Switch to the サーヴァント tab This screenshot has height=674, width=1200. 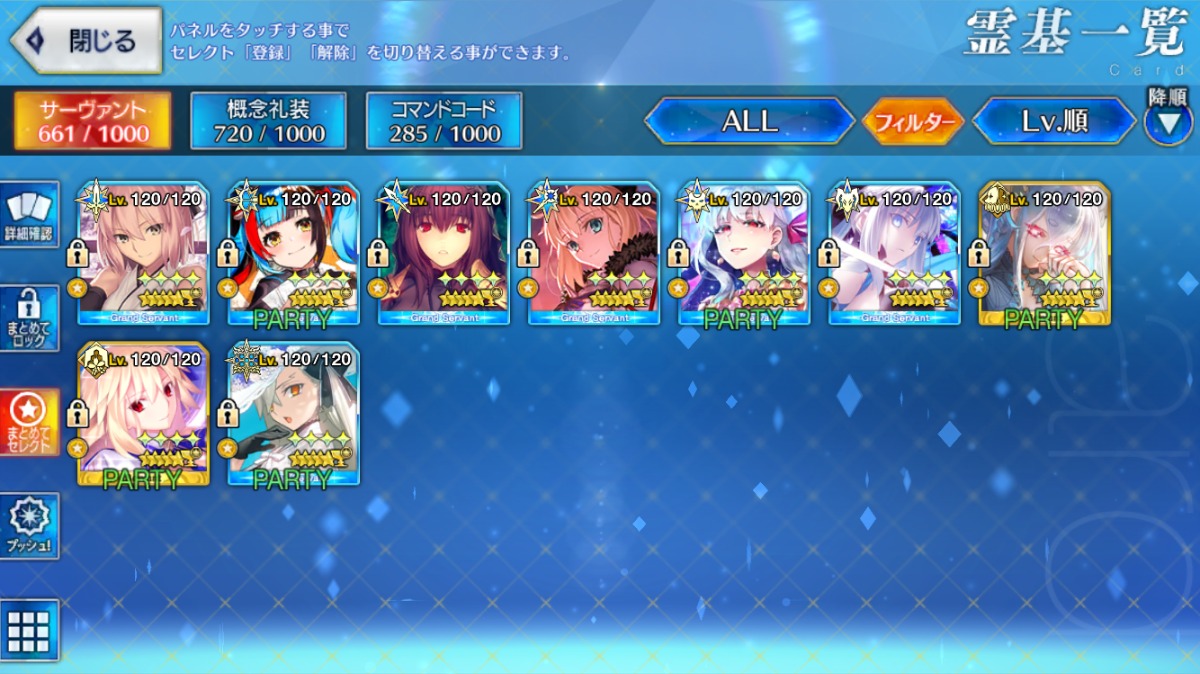click(x=92, y=121)
